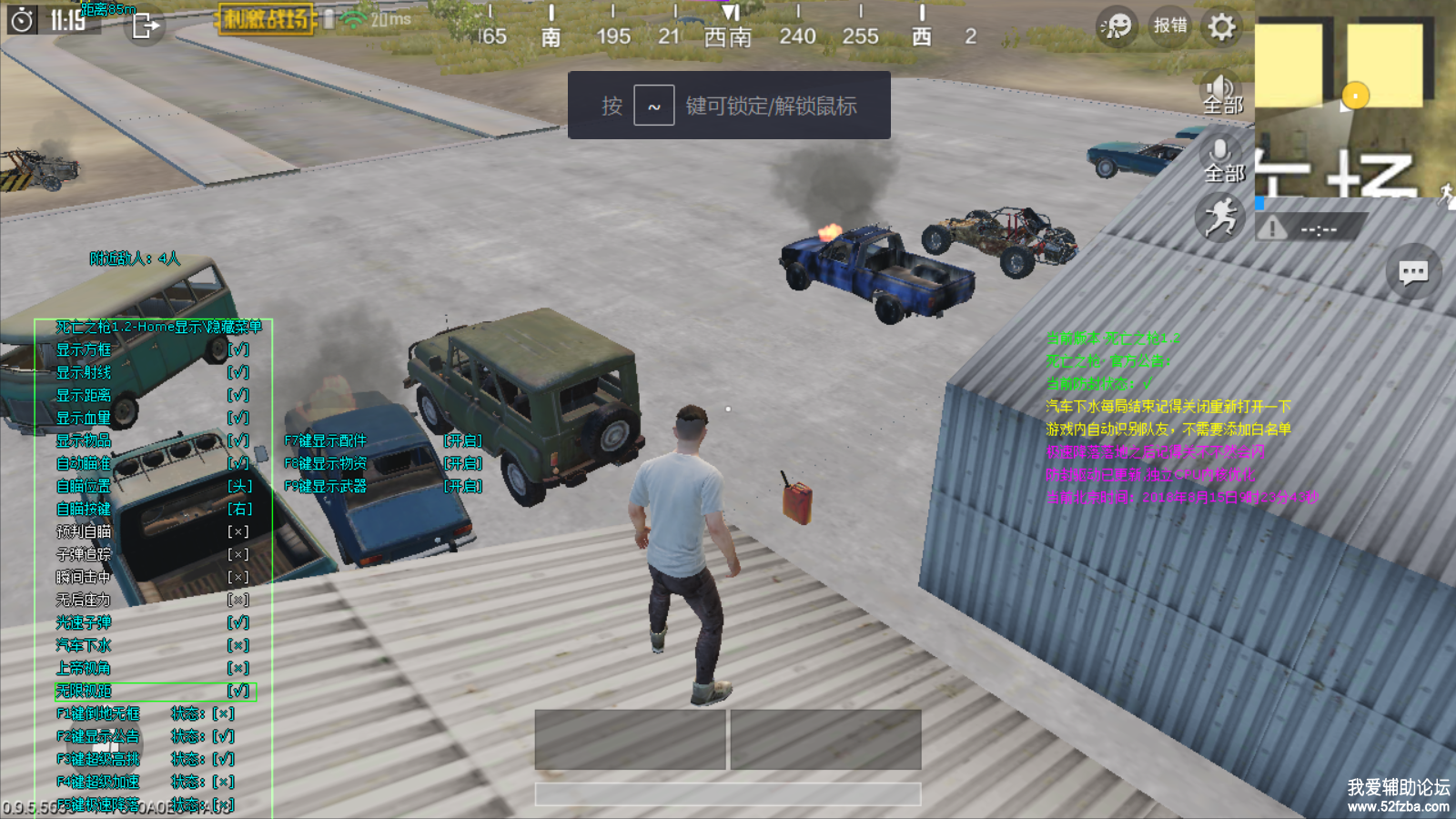1456x819 pixels.
Task: Toggle the speaker 全部 voice output button
Action: click(x=1222, y=93)
